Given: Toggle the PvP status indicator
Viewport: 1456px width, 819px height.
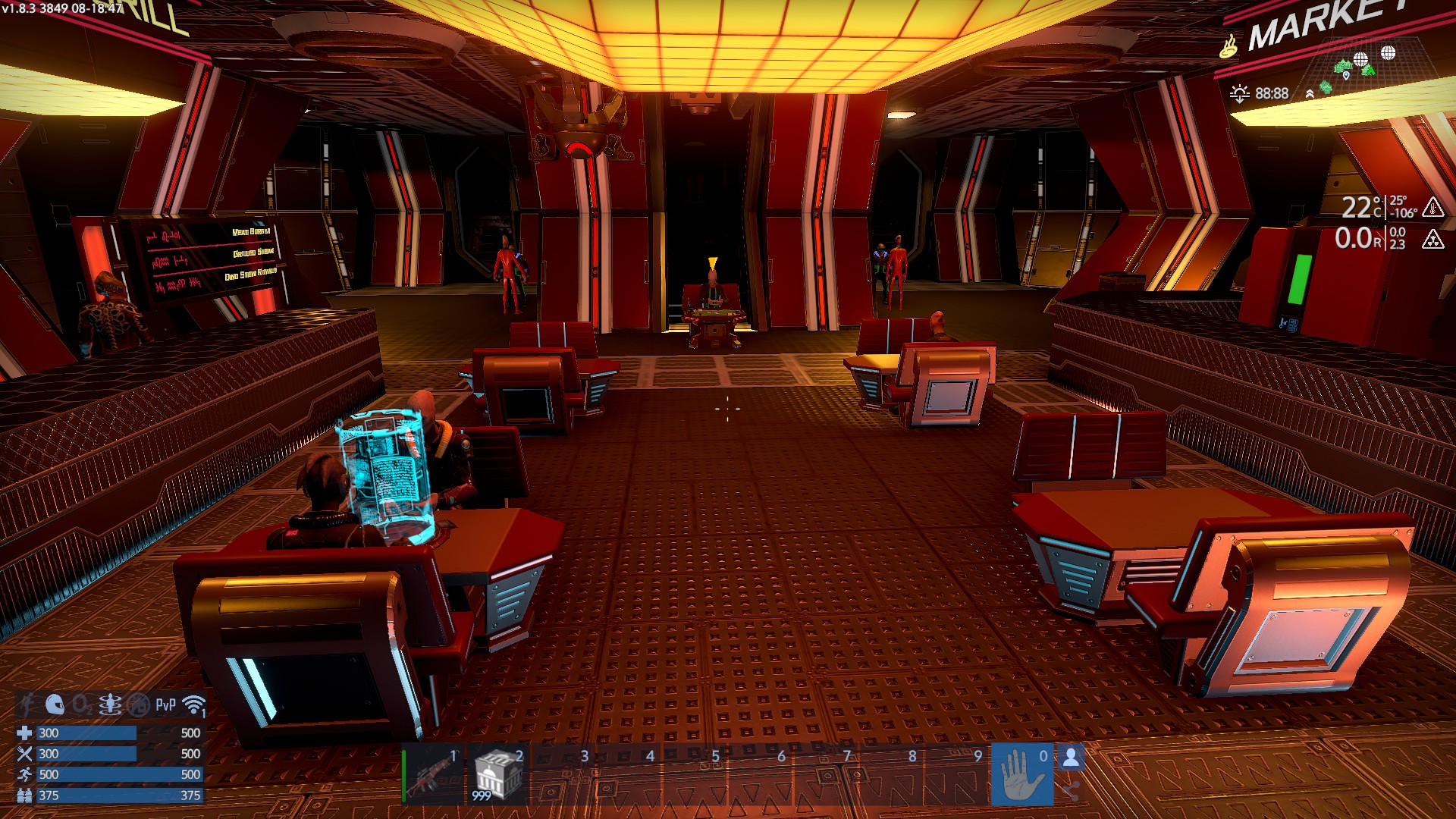Looking at the screenshot, I should pos(165,705).
